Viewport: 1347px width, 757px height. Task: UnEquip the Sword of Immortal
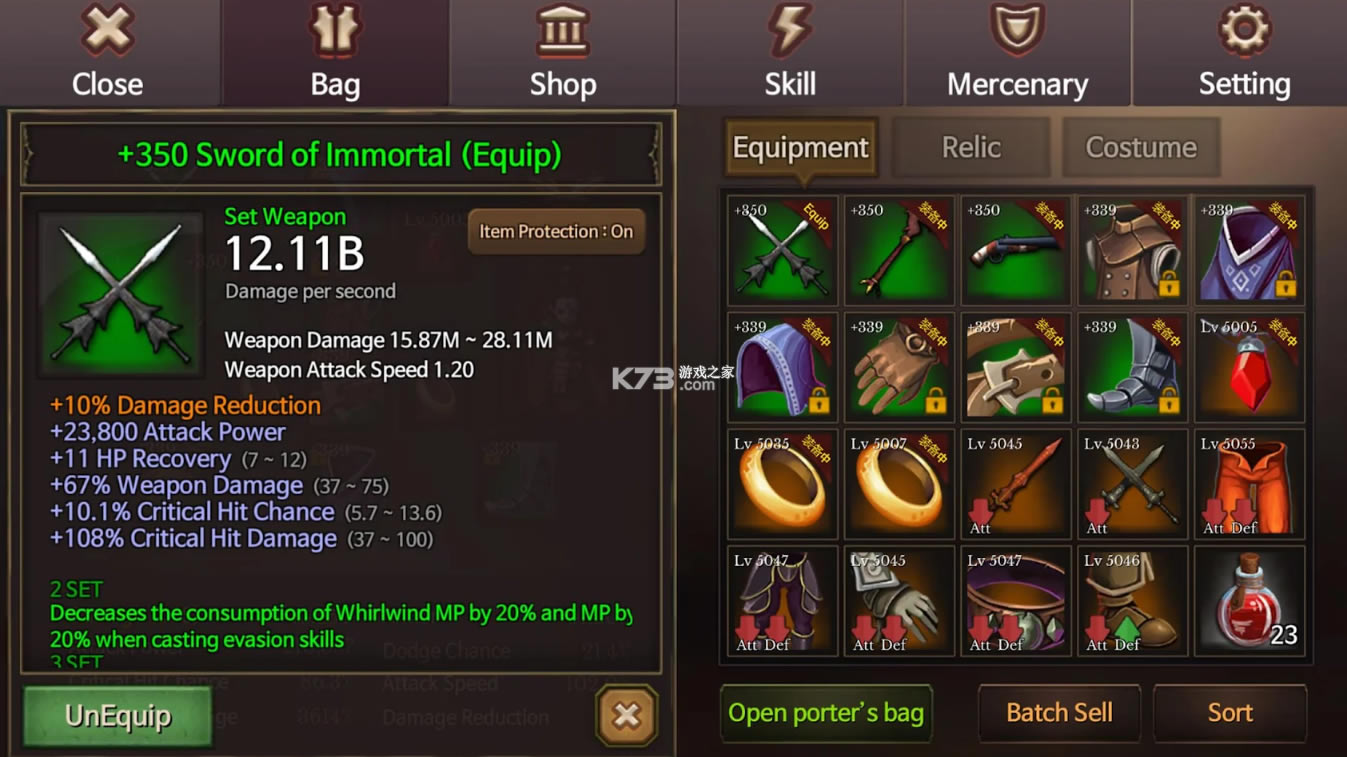[x=118, y=715]
